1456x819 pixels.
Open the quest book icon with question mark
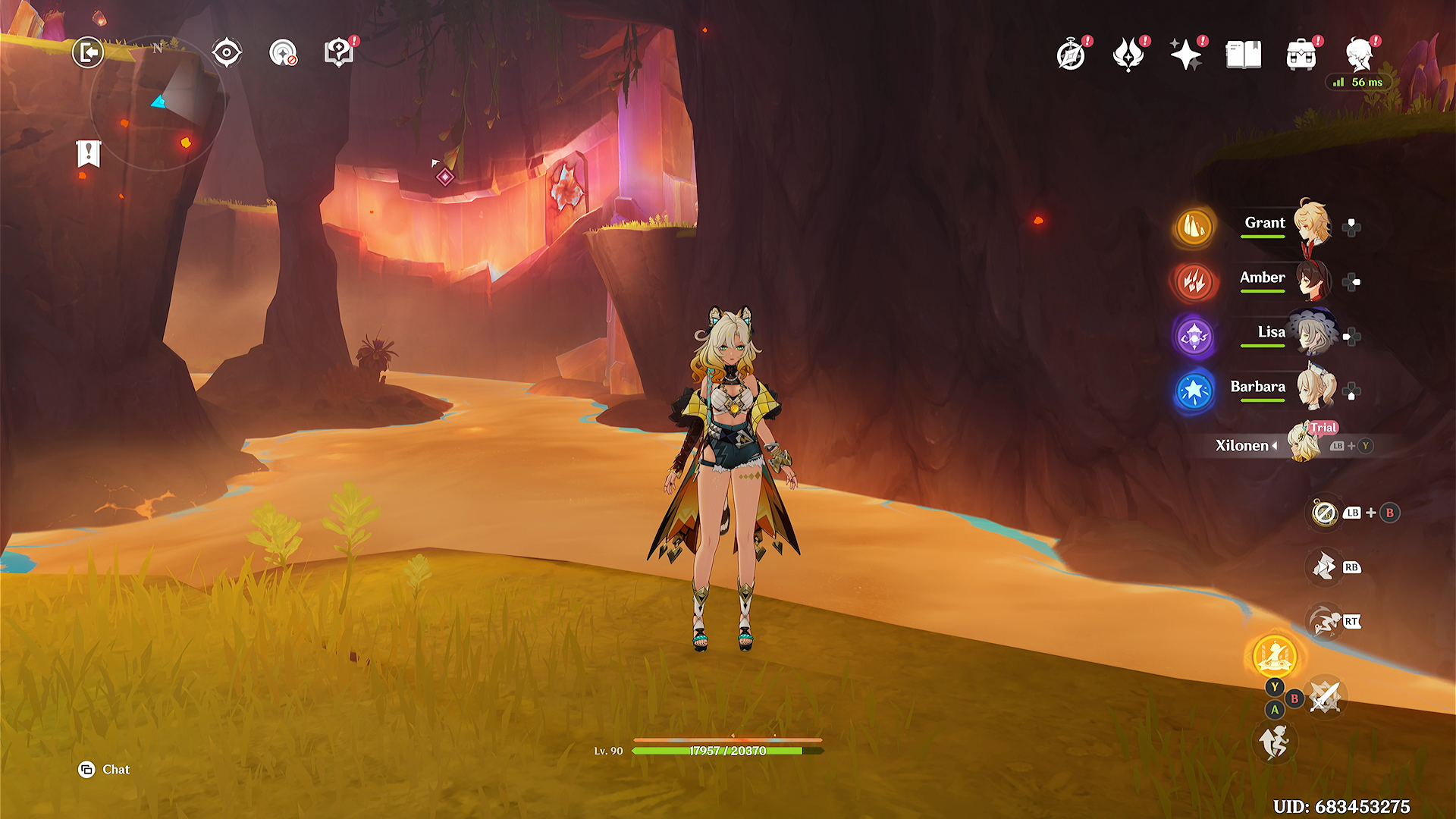[338, 53]
